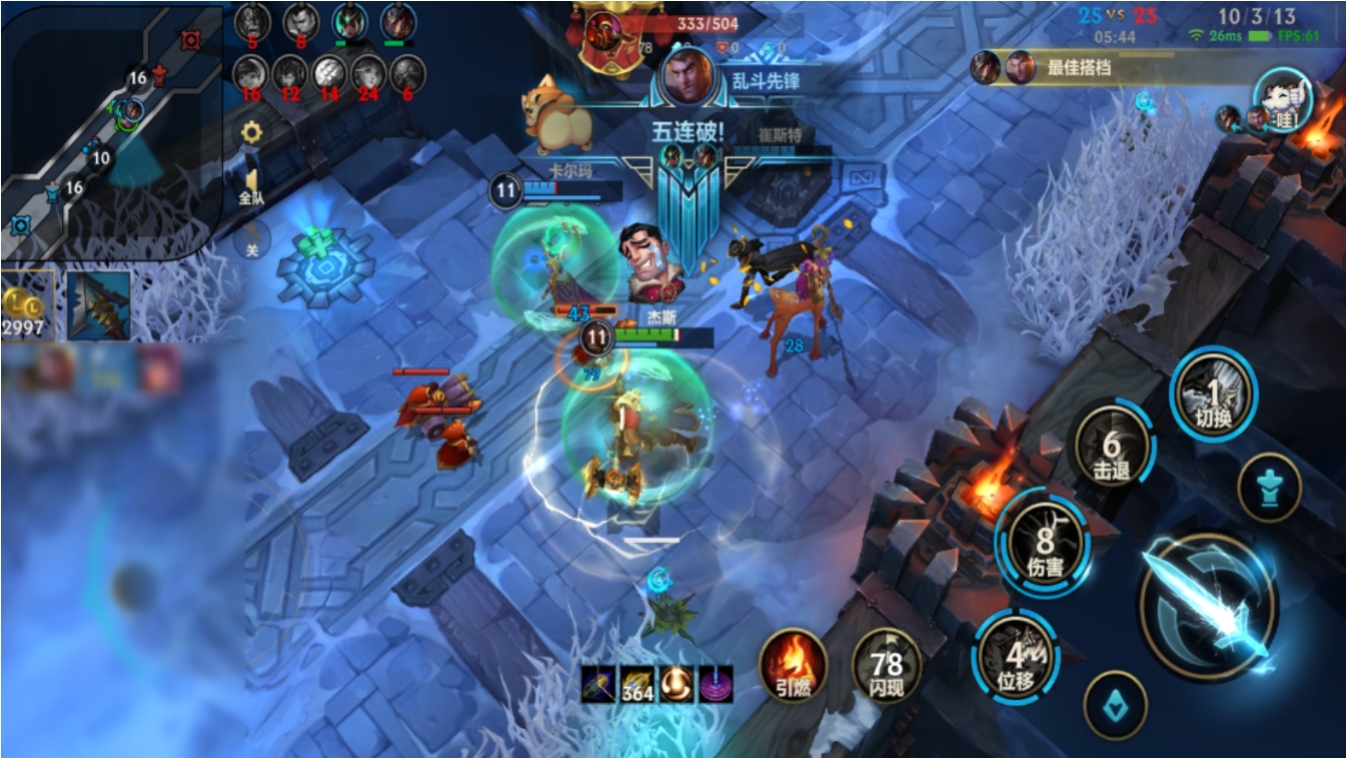1346x758 pixels.
Task: Open settings with the gear icon
Action: (251, 133)
